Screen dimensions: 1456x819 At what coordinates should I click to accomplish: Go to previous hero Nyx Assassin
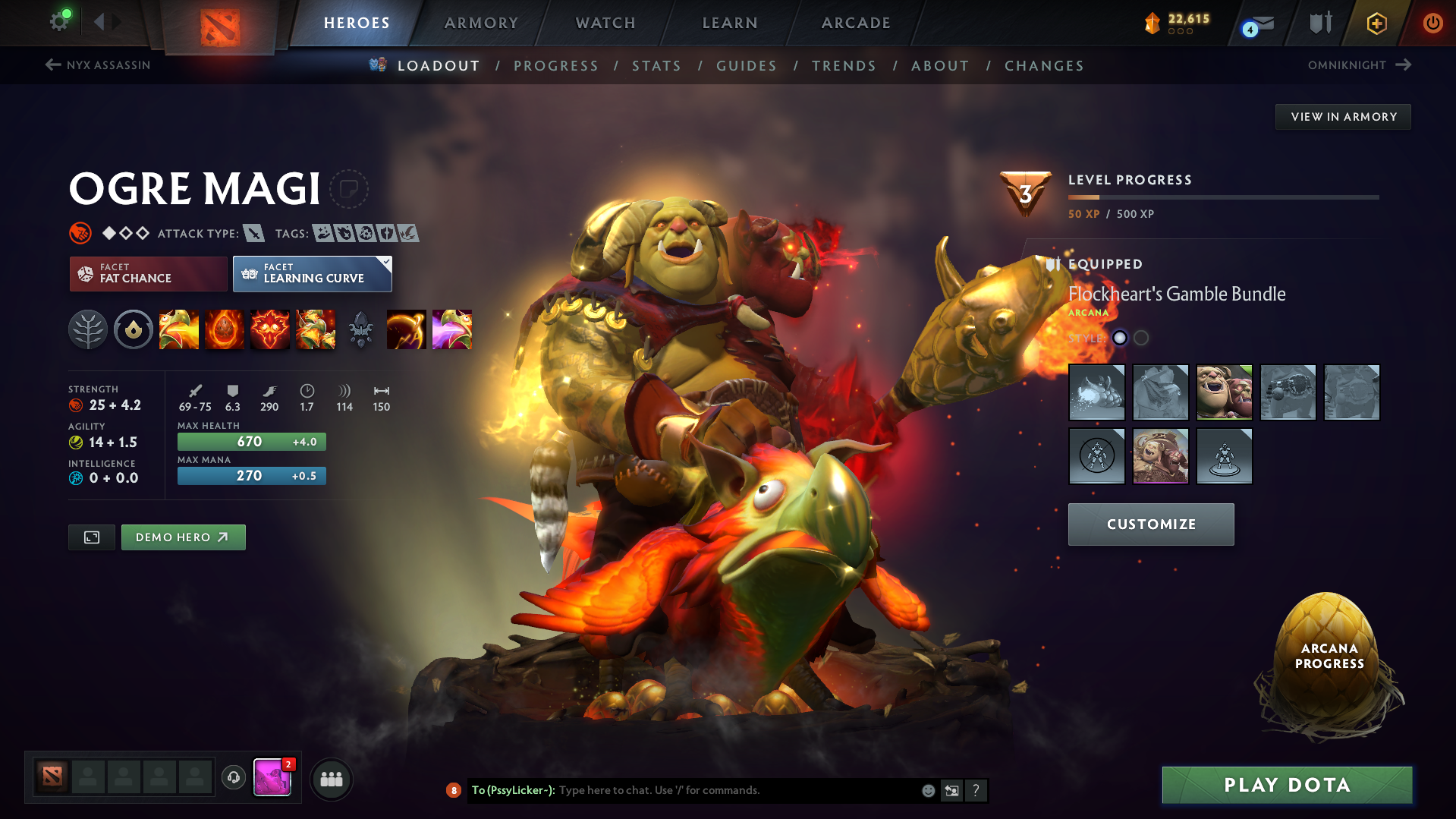point(98,65)
